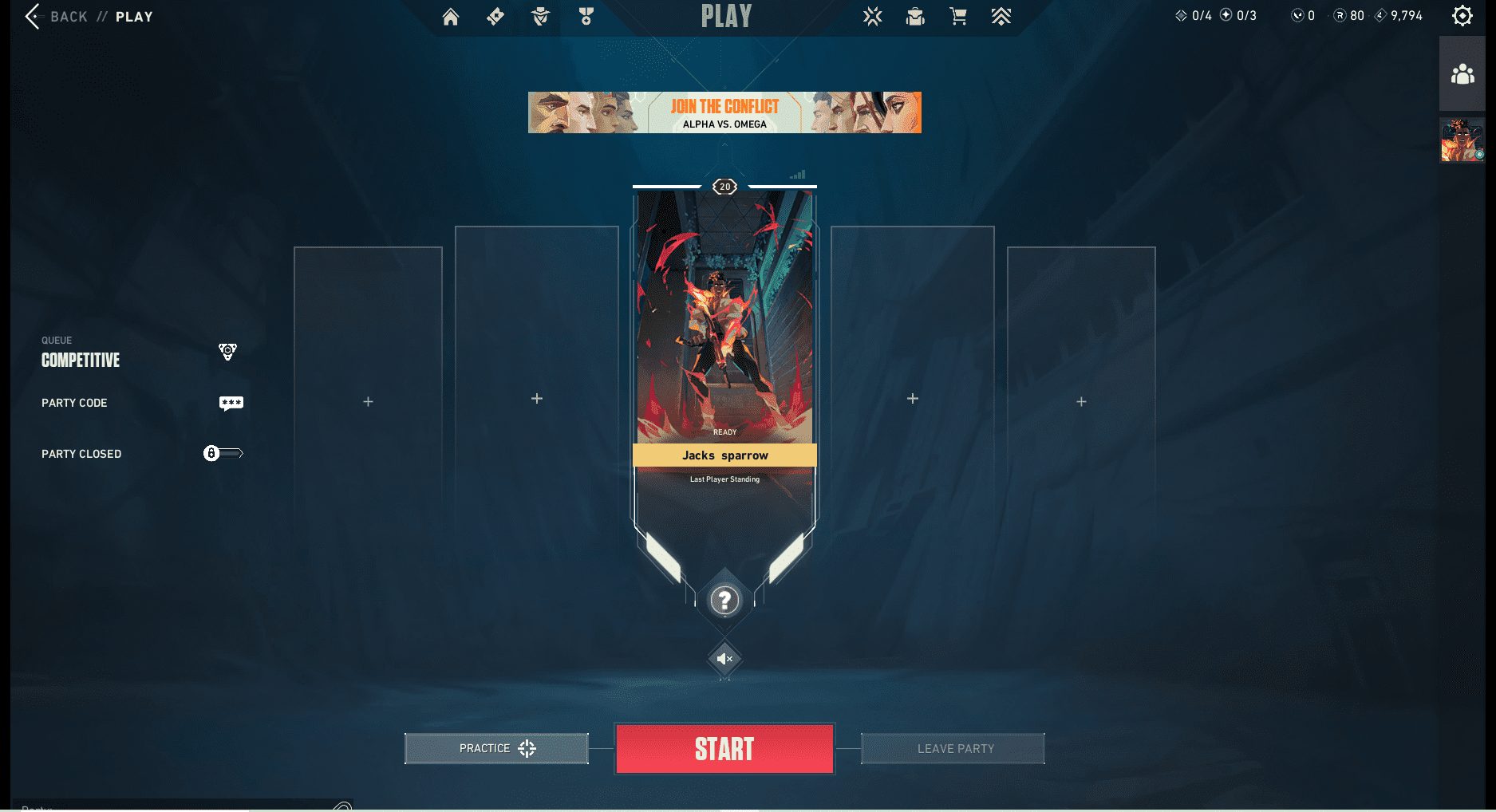Open the Collection backpack icon
Screen dimensions: 1496x812
(x=914, y=16)
